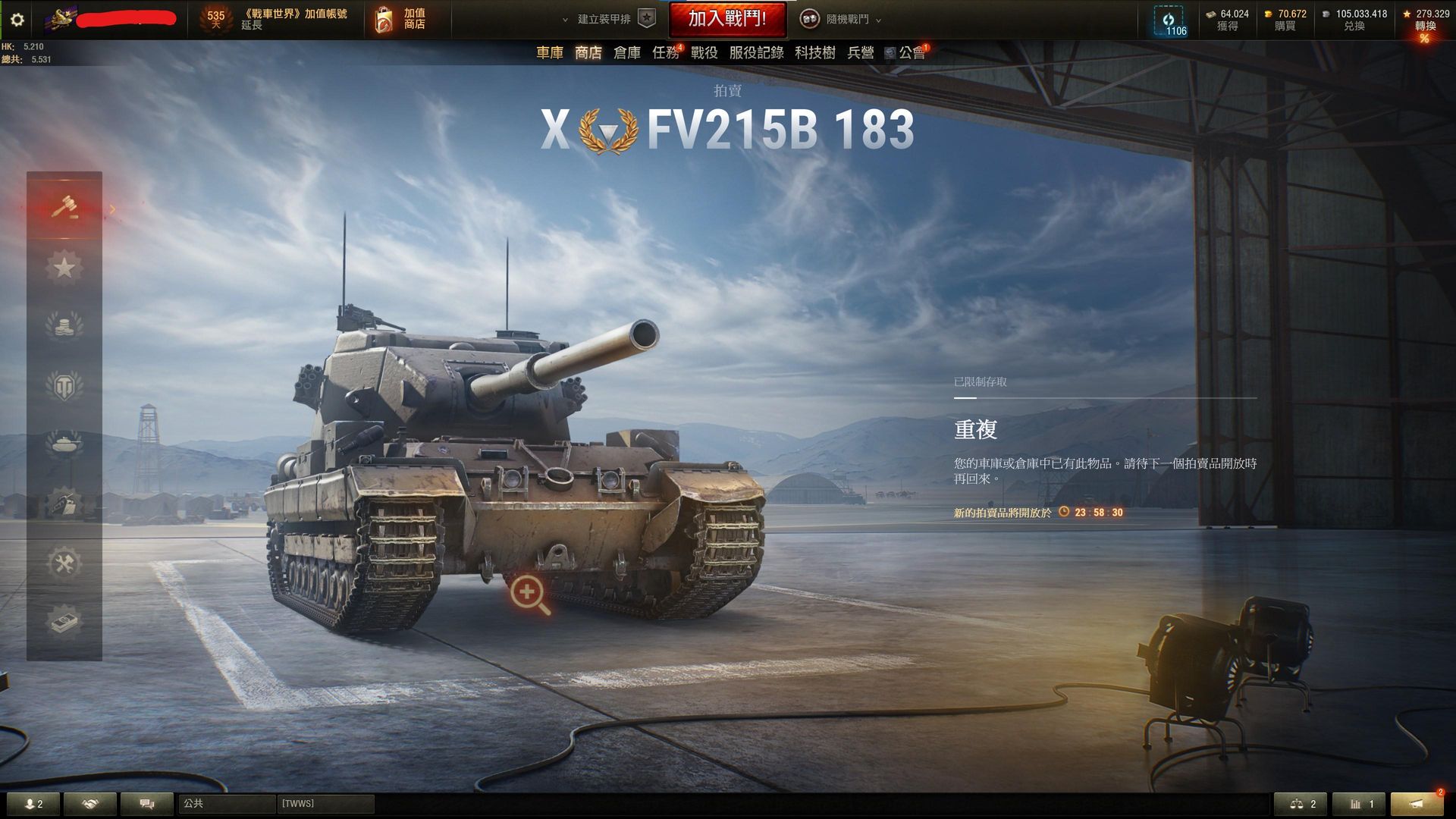Click the settings gear icon
The height and width of the screenshot is (819, 1456).
[16, 20]
